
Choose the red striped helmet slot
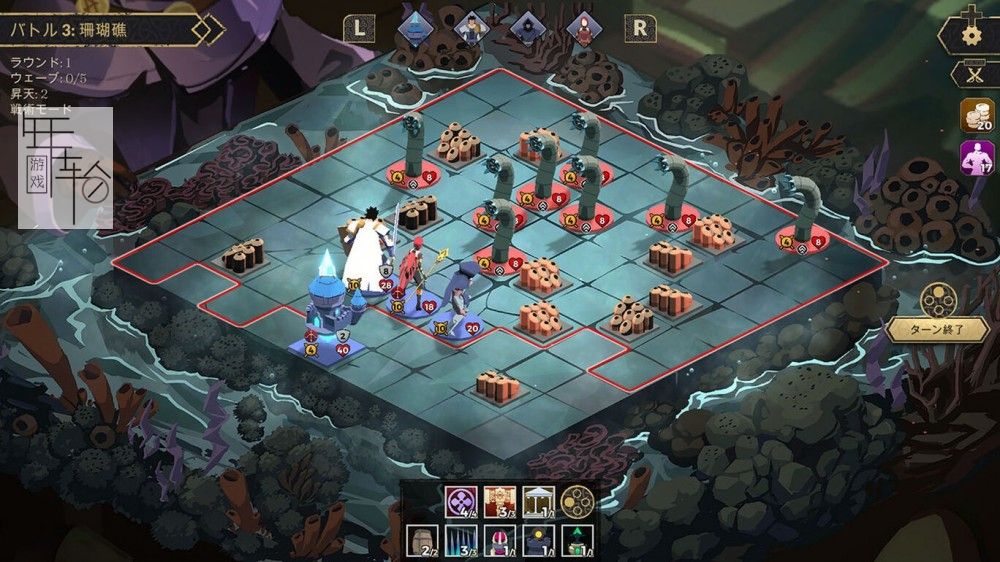(499, 543)
